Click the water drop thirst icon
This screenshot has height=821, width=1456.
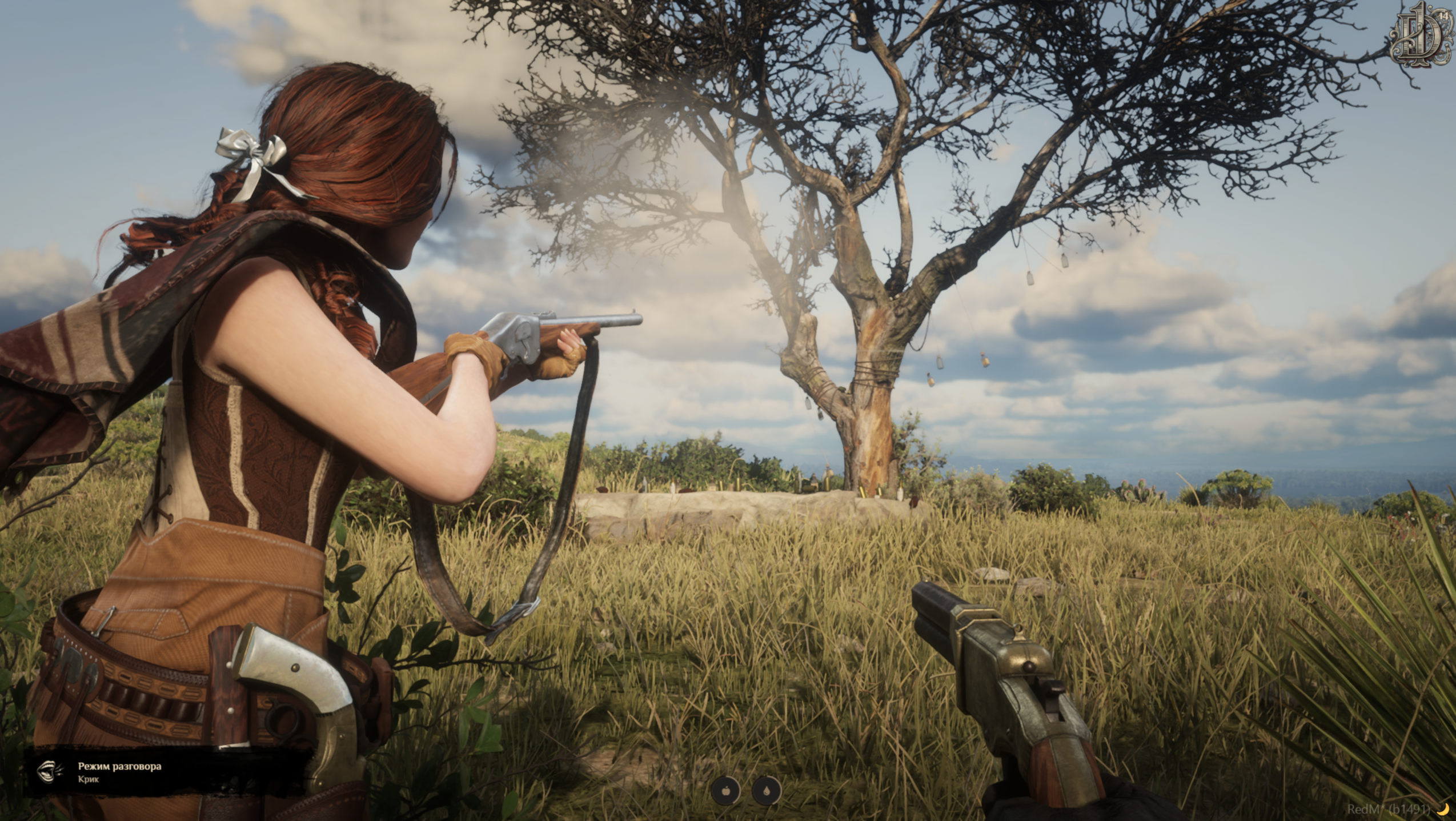tap(767, 791)
